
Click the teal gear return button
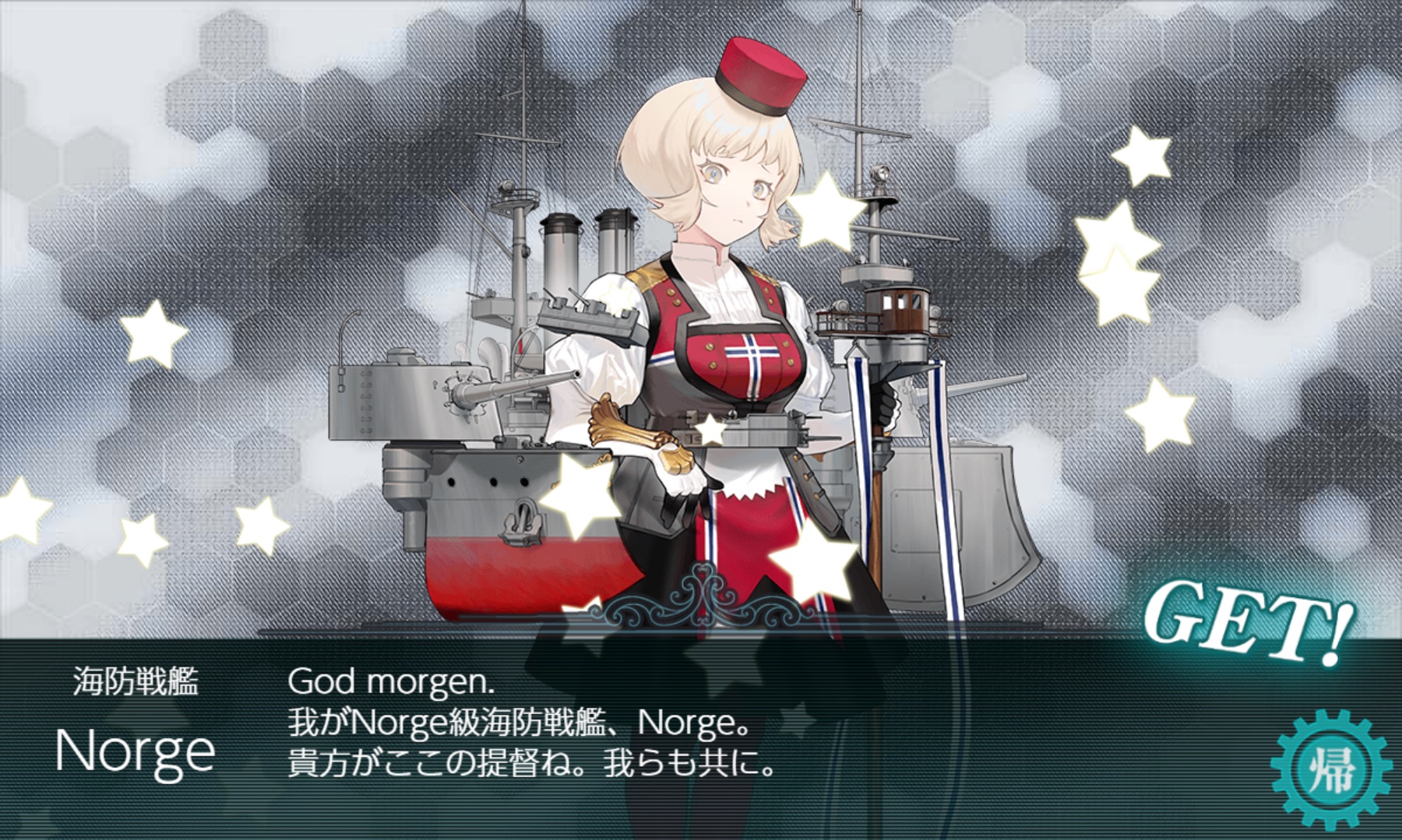[x=1330, y=770]
